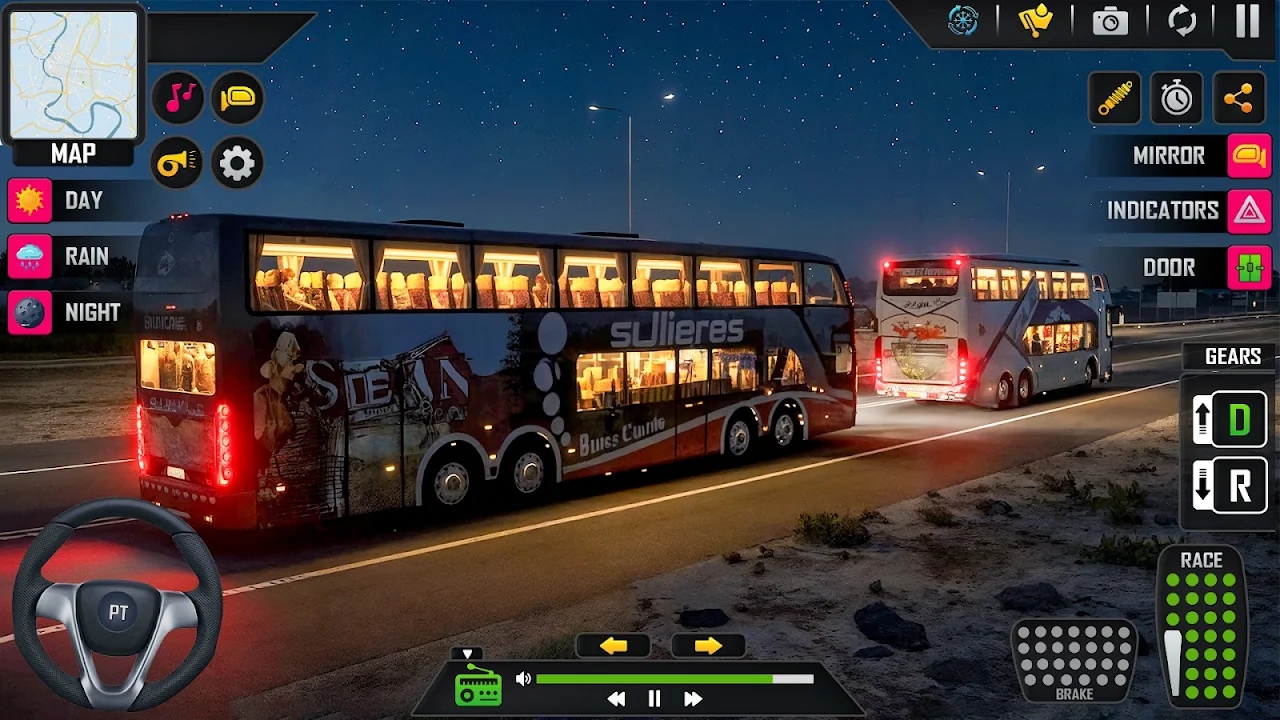Signal right with the yellow arrow
This screenshot has width=1280, height=720.
tap(708, 646)
